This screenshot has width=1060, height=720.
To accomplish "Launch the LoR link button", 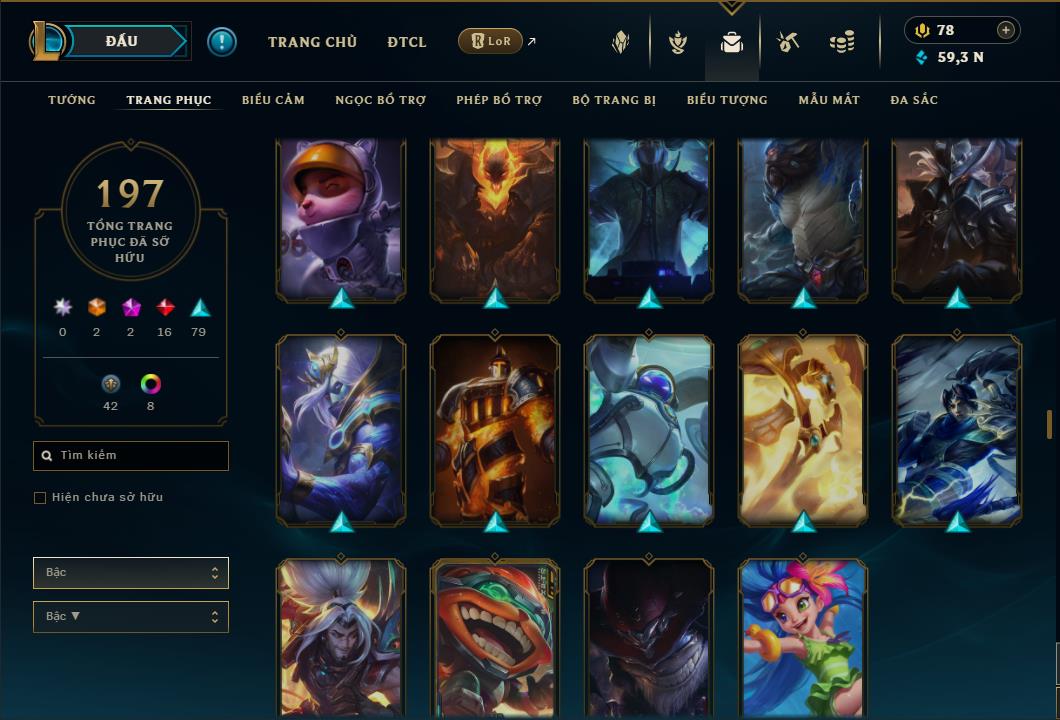I will point(490,42).
